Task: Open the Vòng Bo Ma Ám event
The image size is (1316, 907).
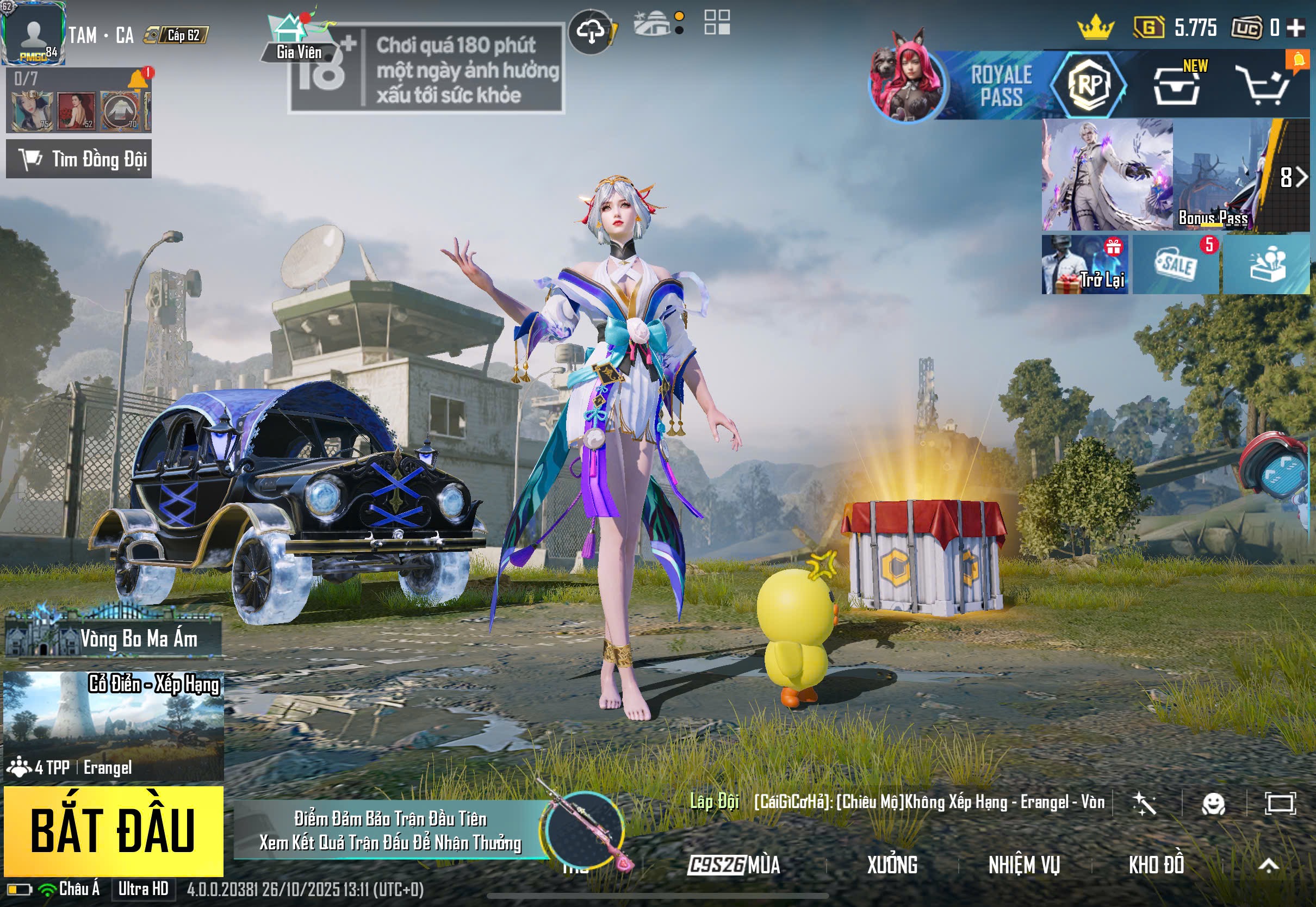Action: click(x=114, y=638)
